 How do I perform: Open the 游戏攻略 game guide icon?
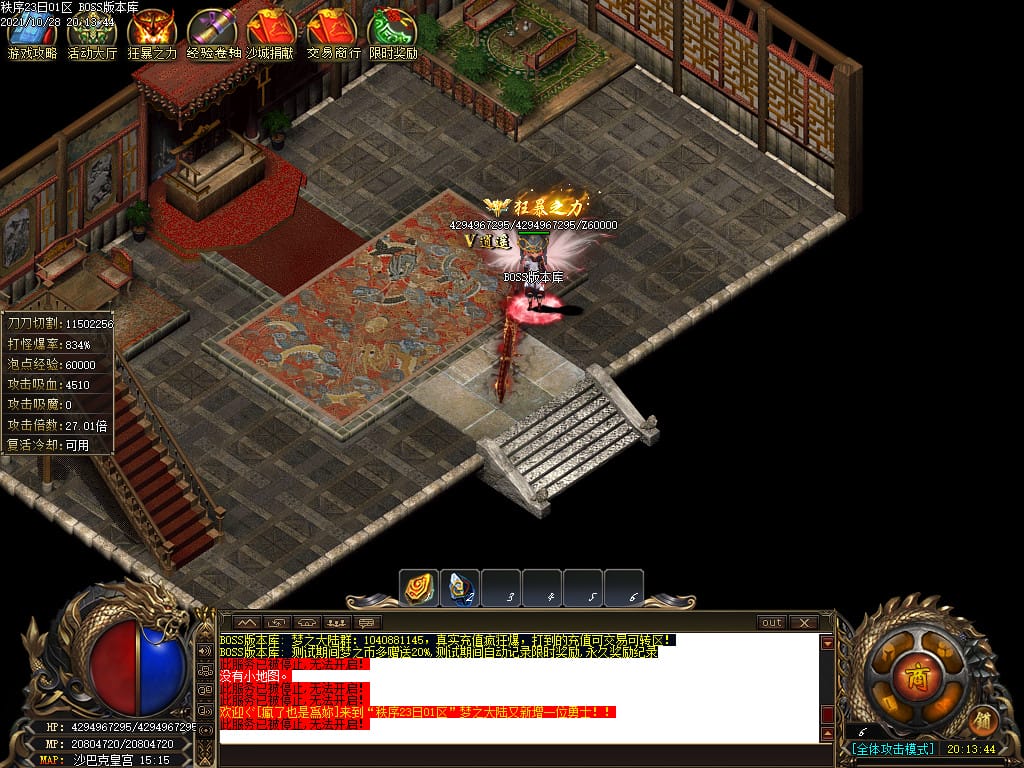(x=32, y=32)
